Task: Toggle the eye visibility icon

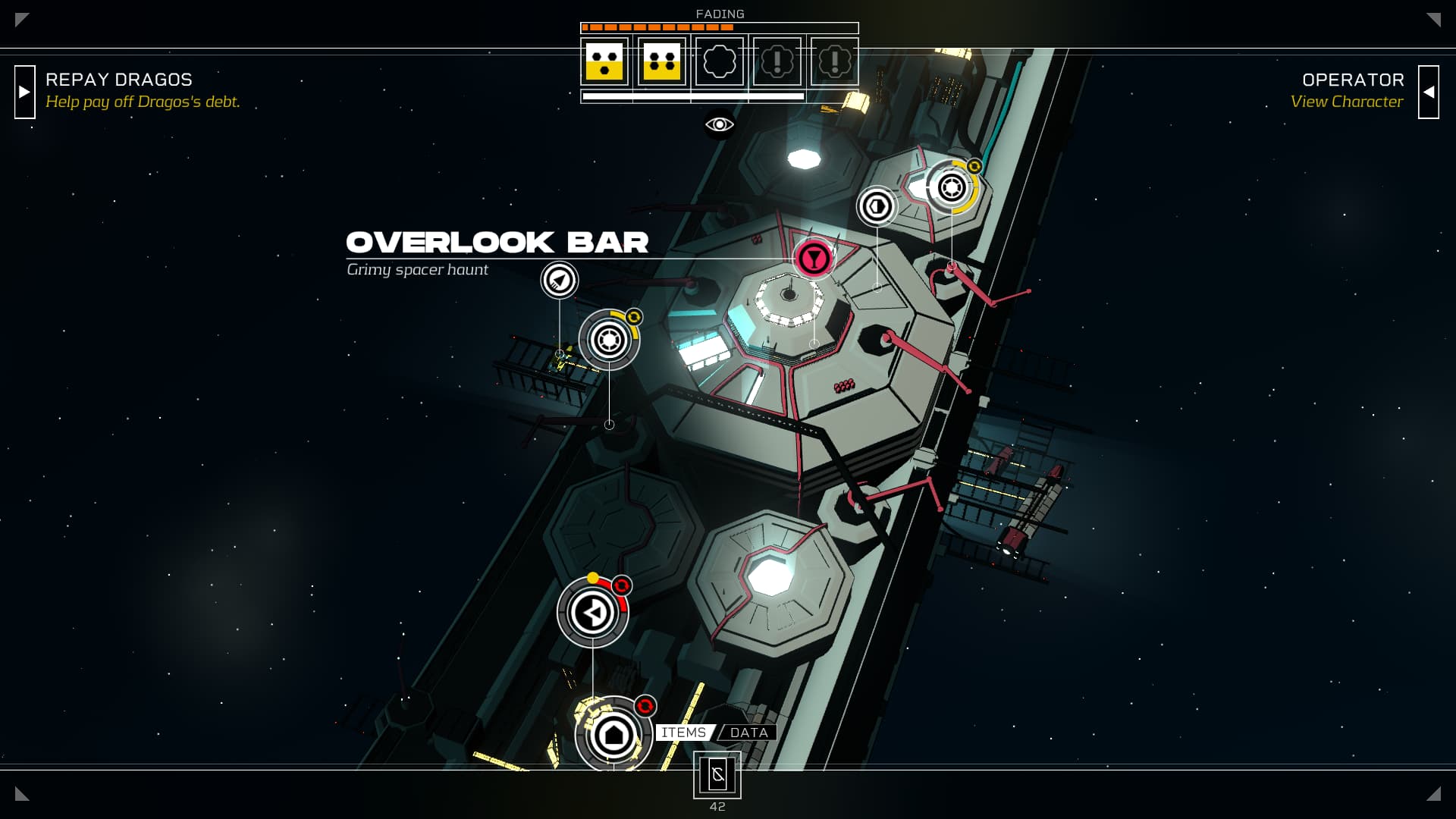Action: [719, 124]
